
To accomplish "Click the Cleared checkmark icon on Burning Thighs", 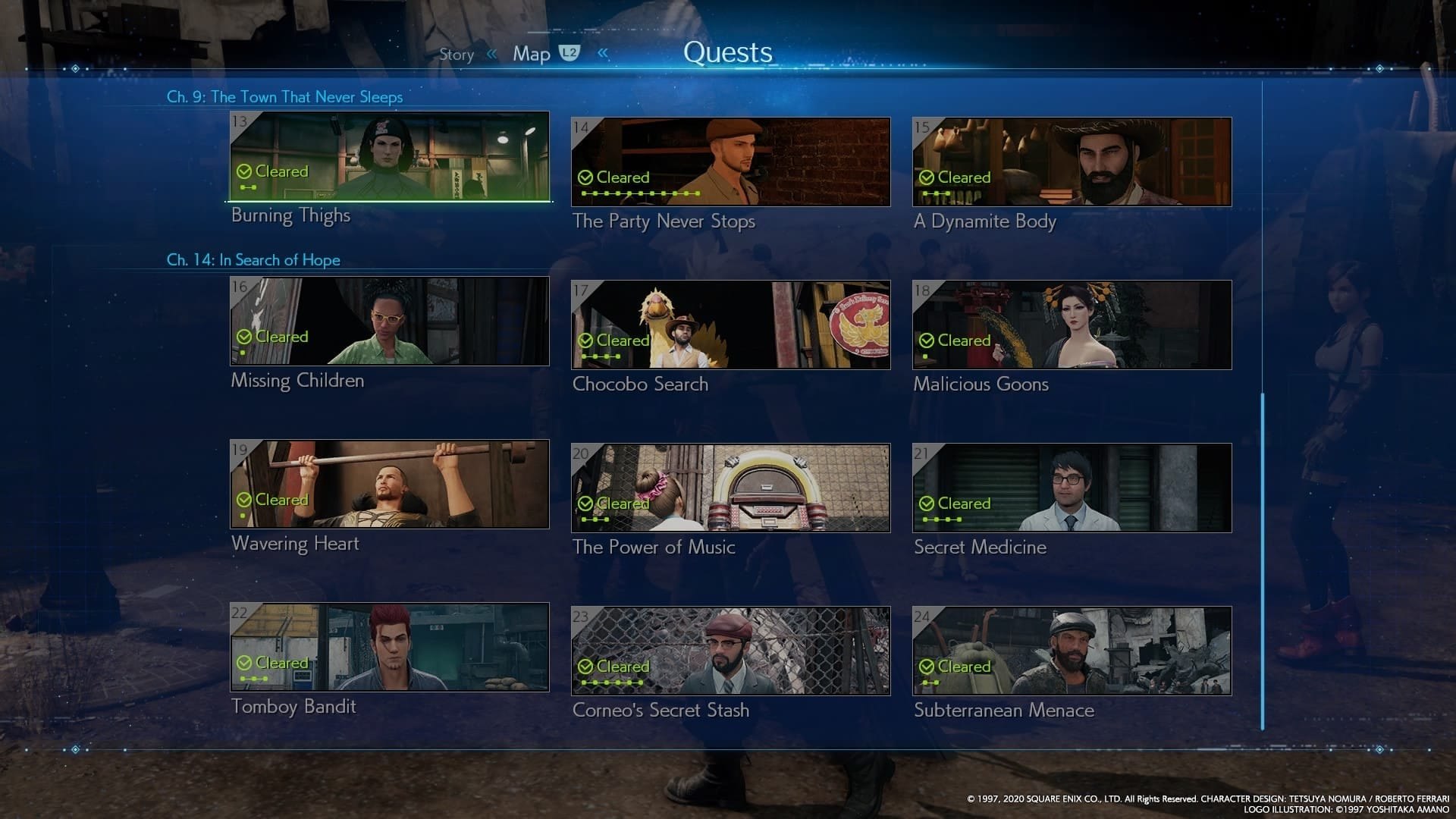I will point(245,171).
